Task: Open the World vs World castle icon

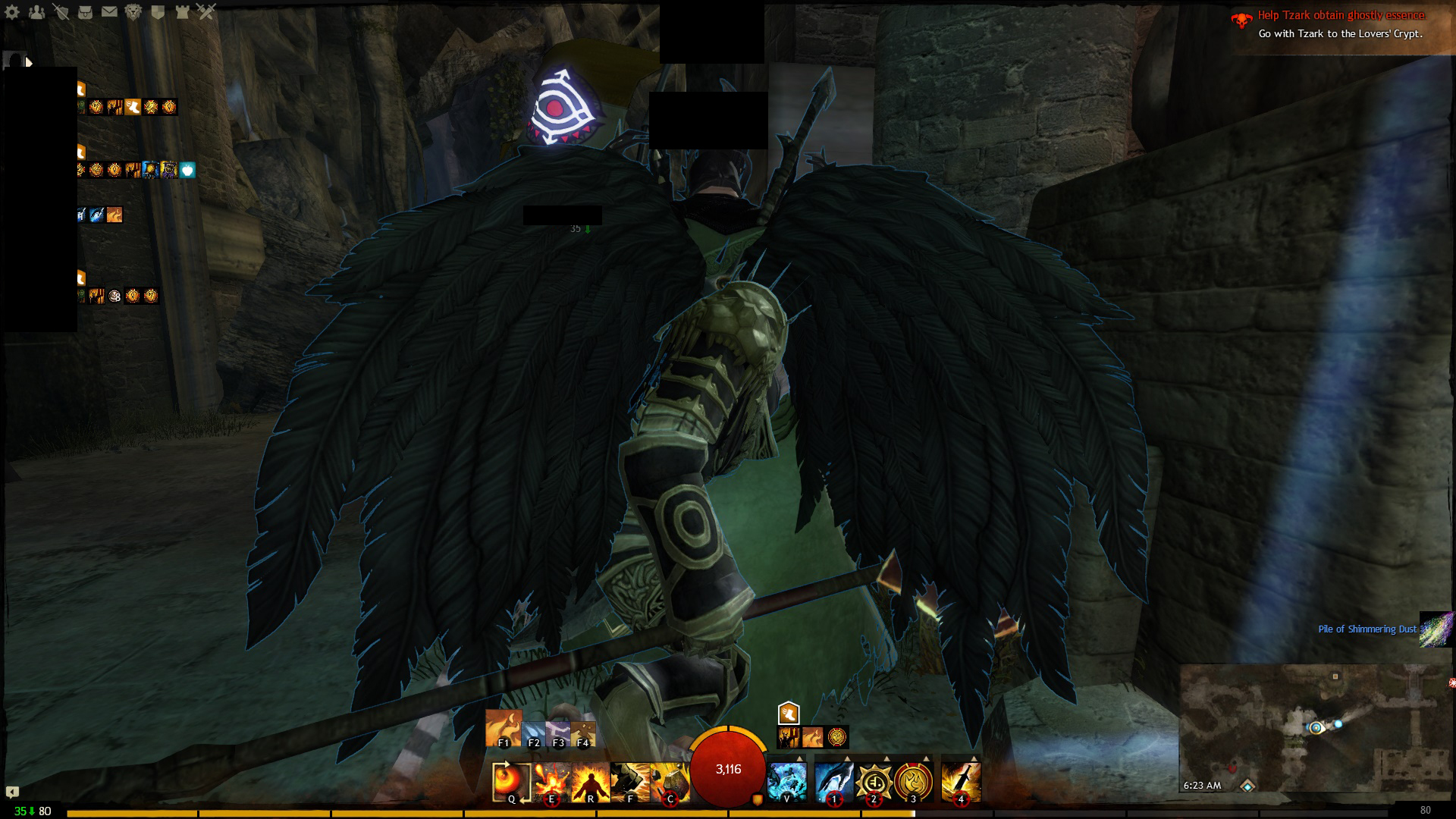Action: 182,12
